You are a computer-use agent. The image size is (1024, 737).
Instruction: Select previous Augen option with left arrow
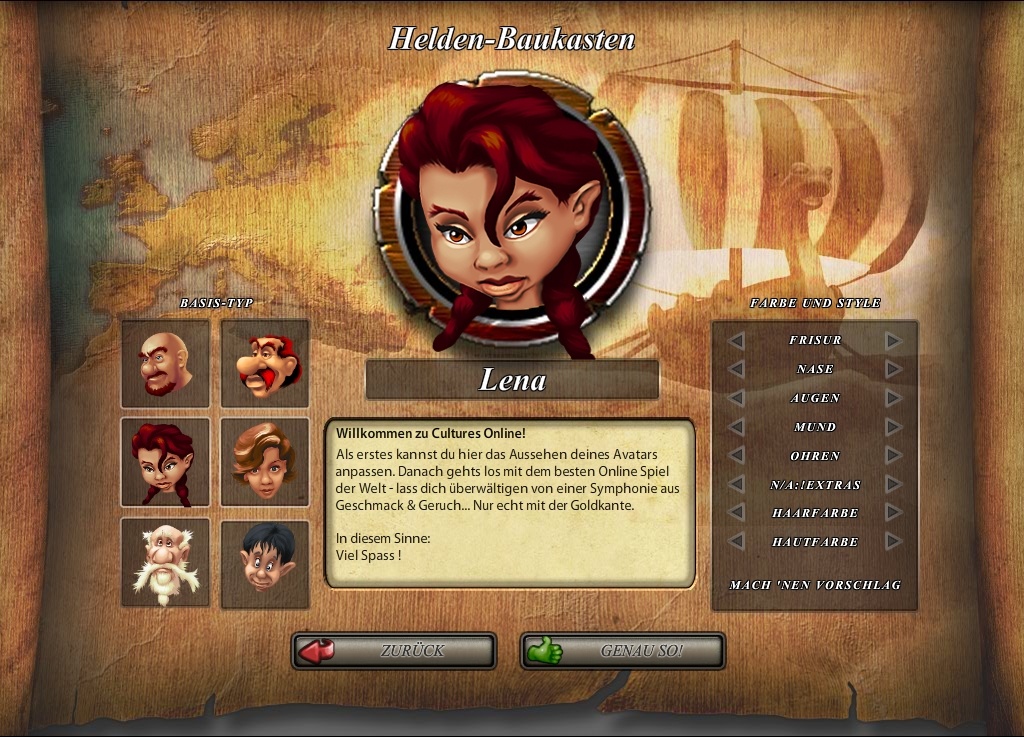pos(736,398)
